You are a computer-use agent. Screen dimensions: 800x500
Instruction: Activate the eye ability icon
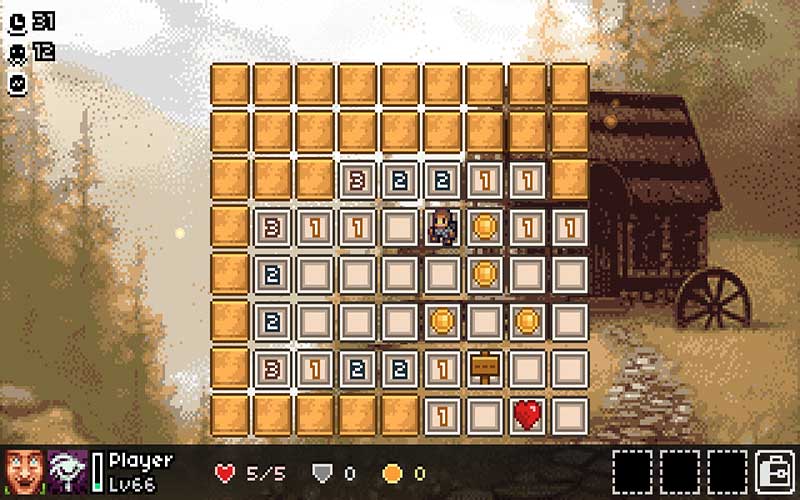(x=67, y=469)
